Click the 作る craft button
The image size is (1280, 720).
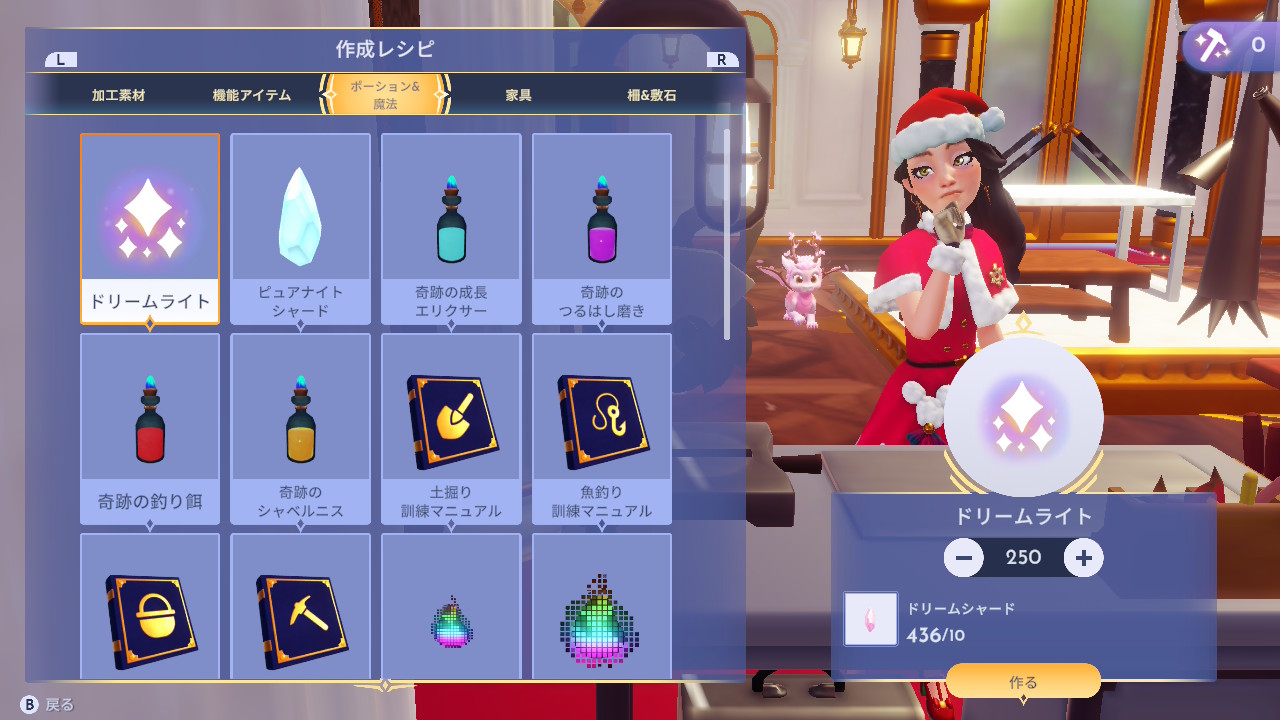click(1023, 682)
